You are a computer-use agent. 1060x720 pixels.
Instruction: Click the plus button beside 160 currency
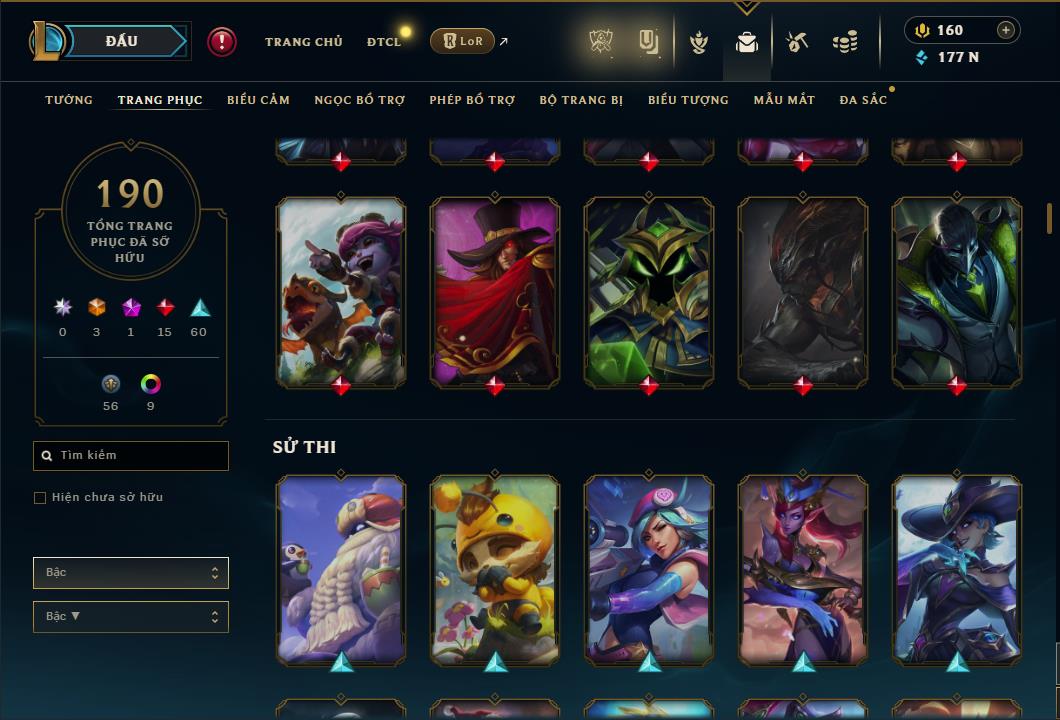coord(1006,30)
